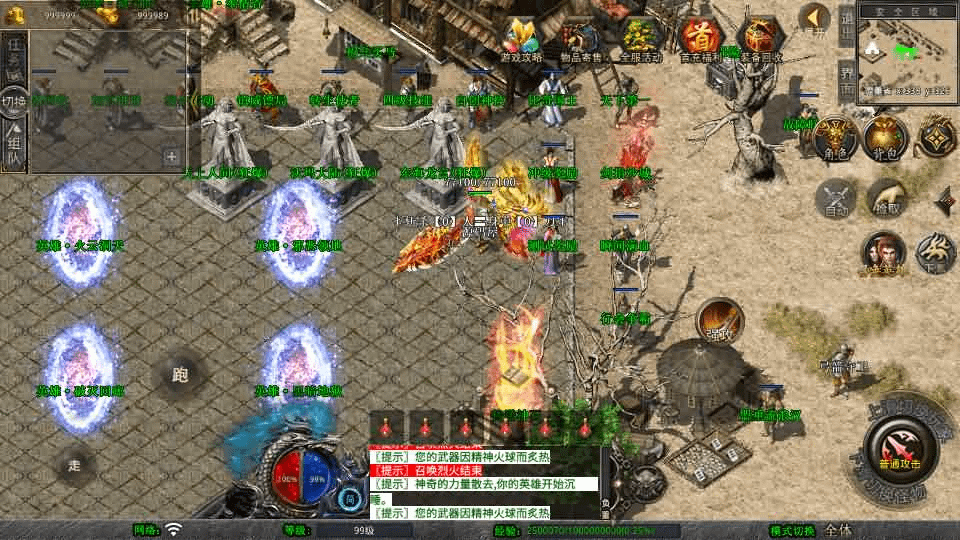
Task: Open the 全服活动 server events icon
Action: tap(640, 38)
